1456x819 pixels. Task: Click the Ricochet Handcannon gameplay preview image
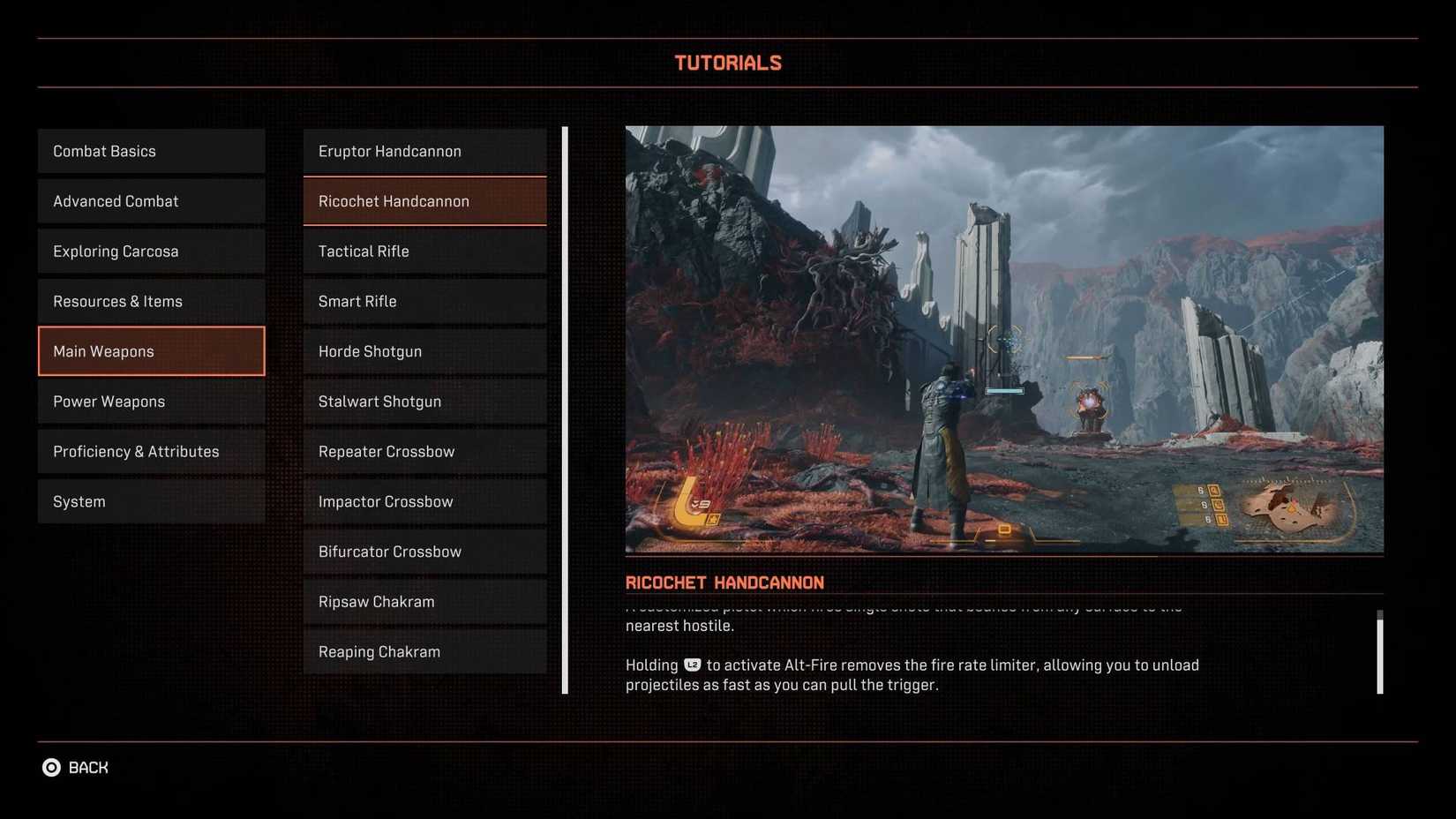click(1004, 339)
